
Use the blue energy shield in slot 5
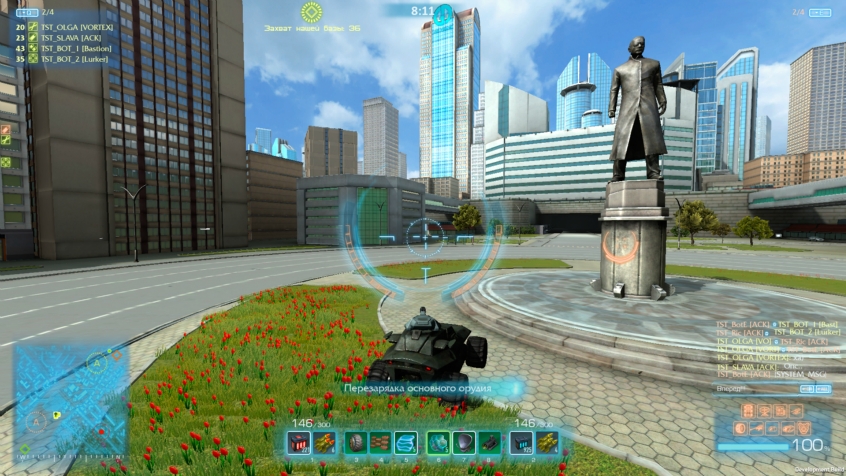405,443
